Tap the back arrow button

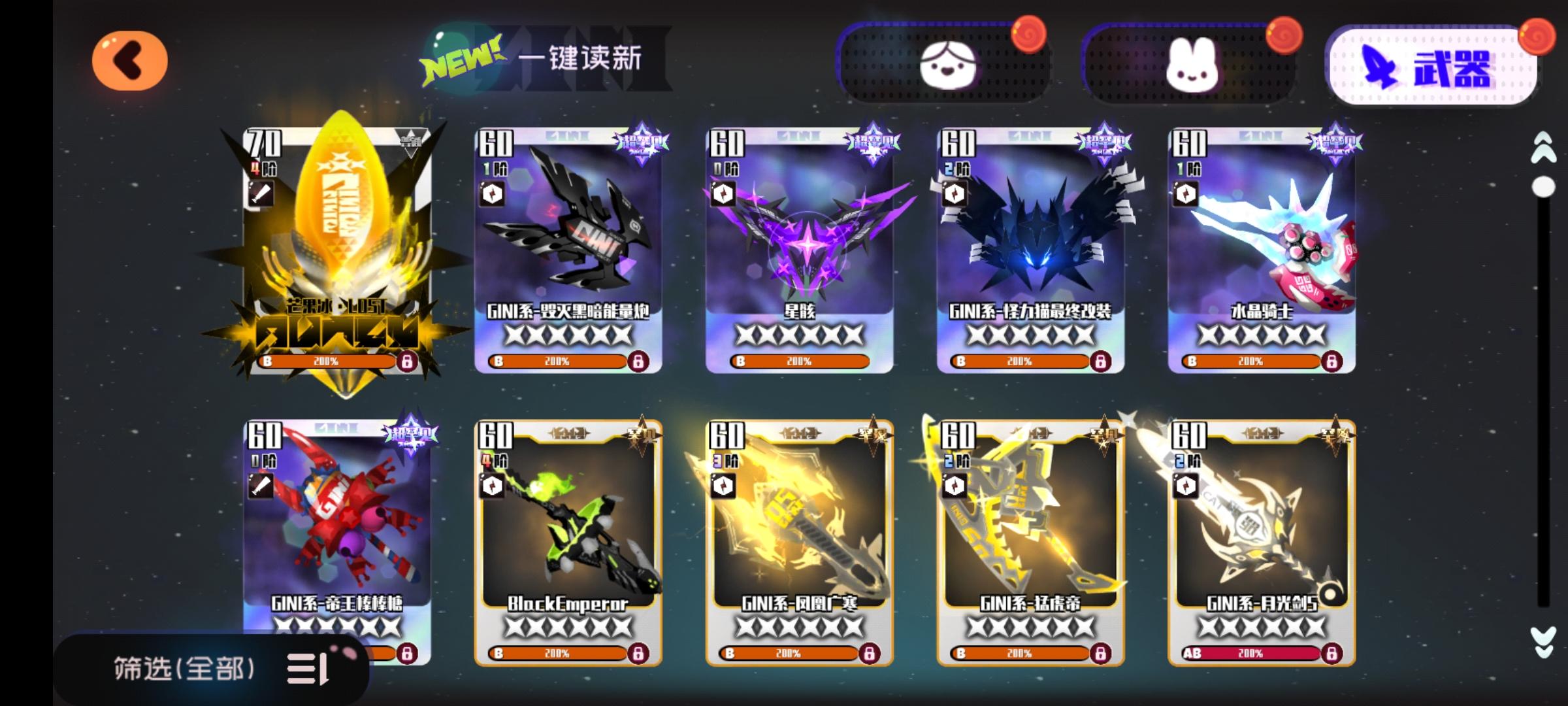point(128,60)
